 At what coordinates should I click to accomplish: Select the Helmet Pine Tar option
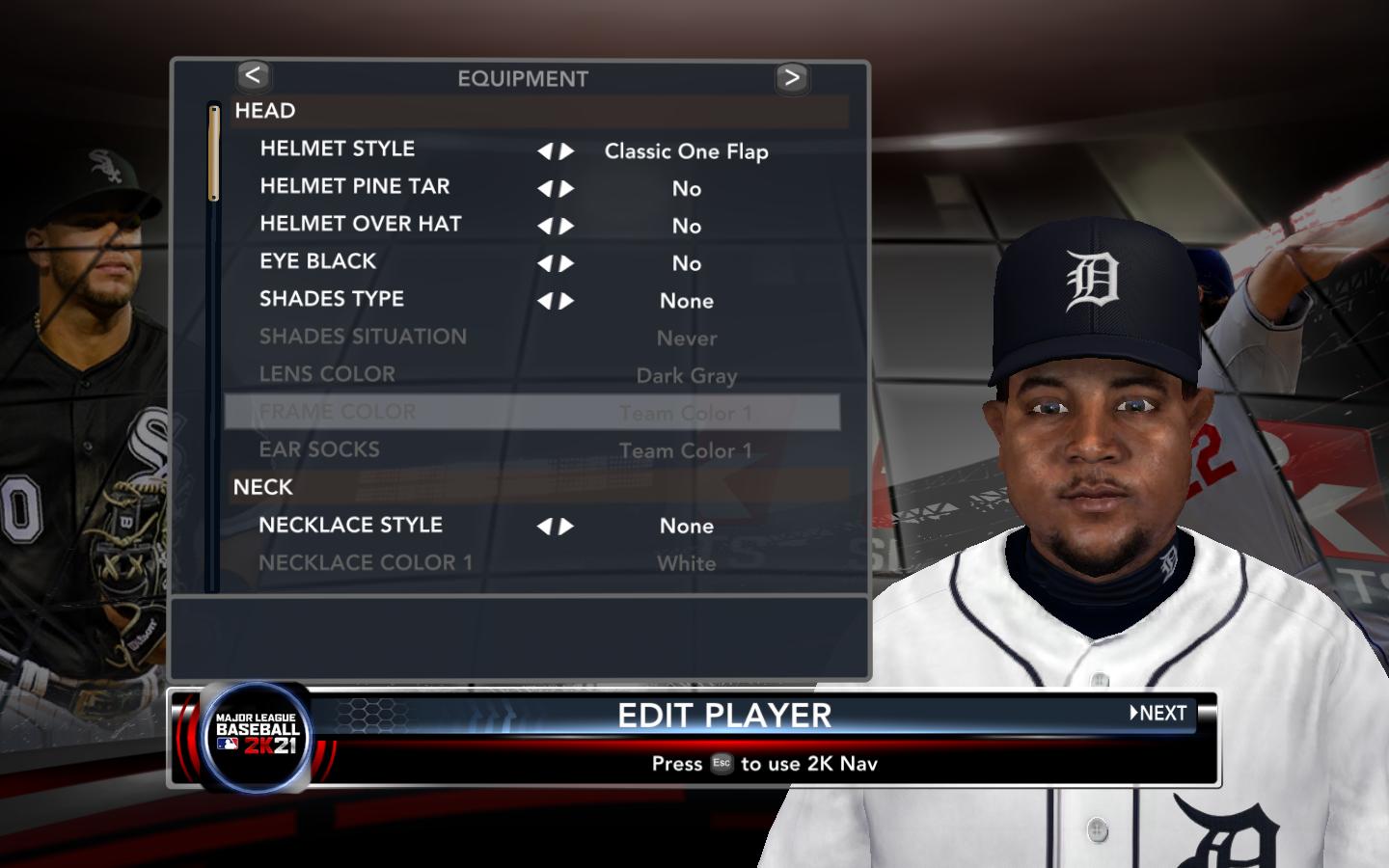point(354,186)
